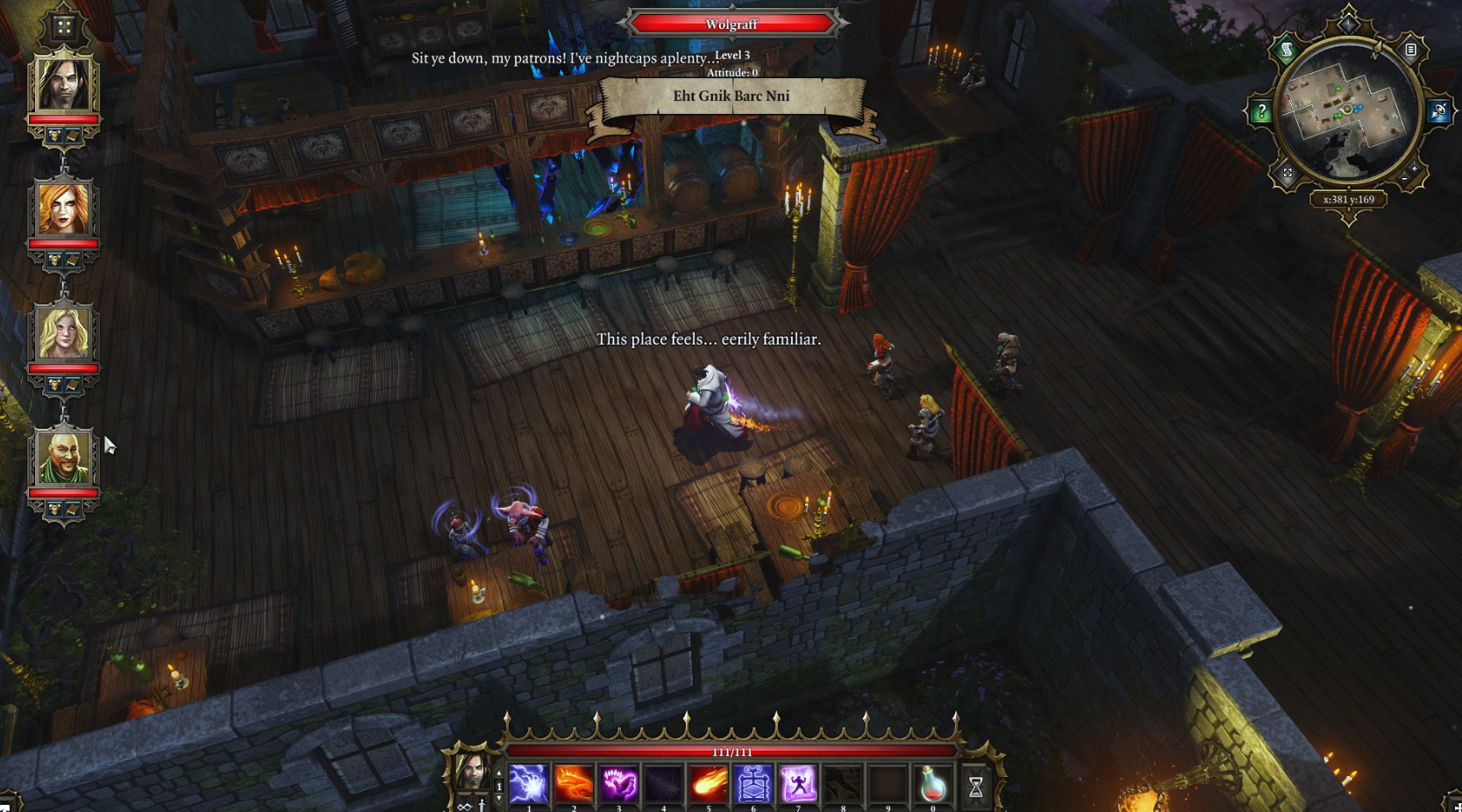Screen dimensions: 1462x812
Task: Select the blue rune ability in hotbar slot 6
Action: [752, 783]
